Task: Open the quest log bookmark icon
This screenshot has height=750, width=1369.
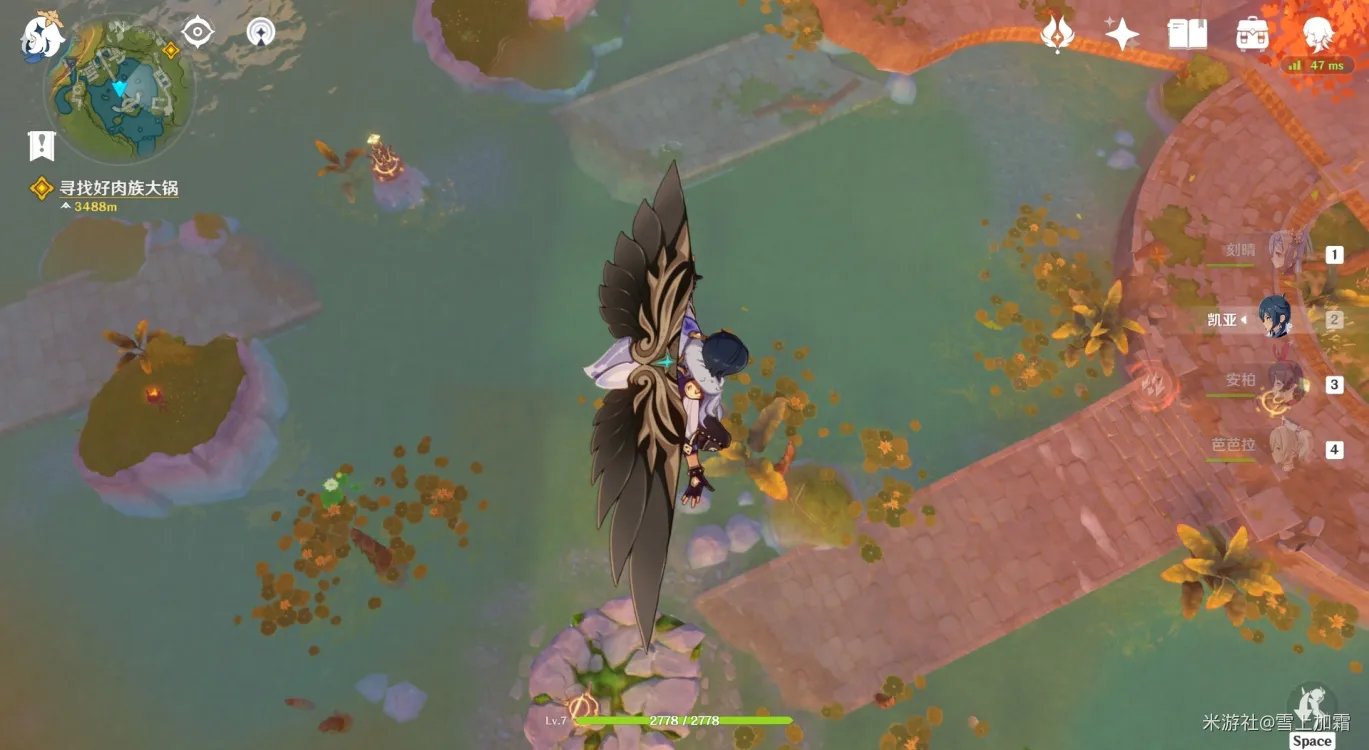Action: [x=41, y=147]
